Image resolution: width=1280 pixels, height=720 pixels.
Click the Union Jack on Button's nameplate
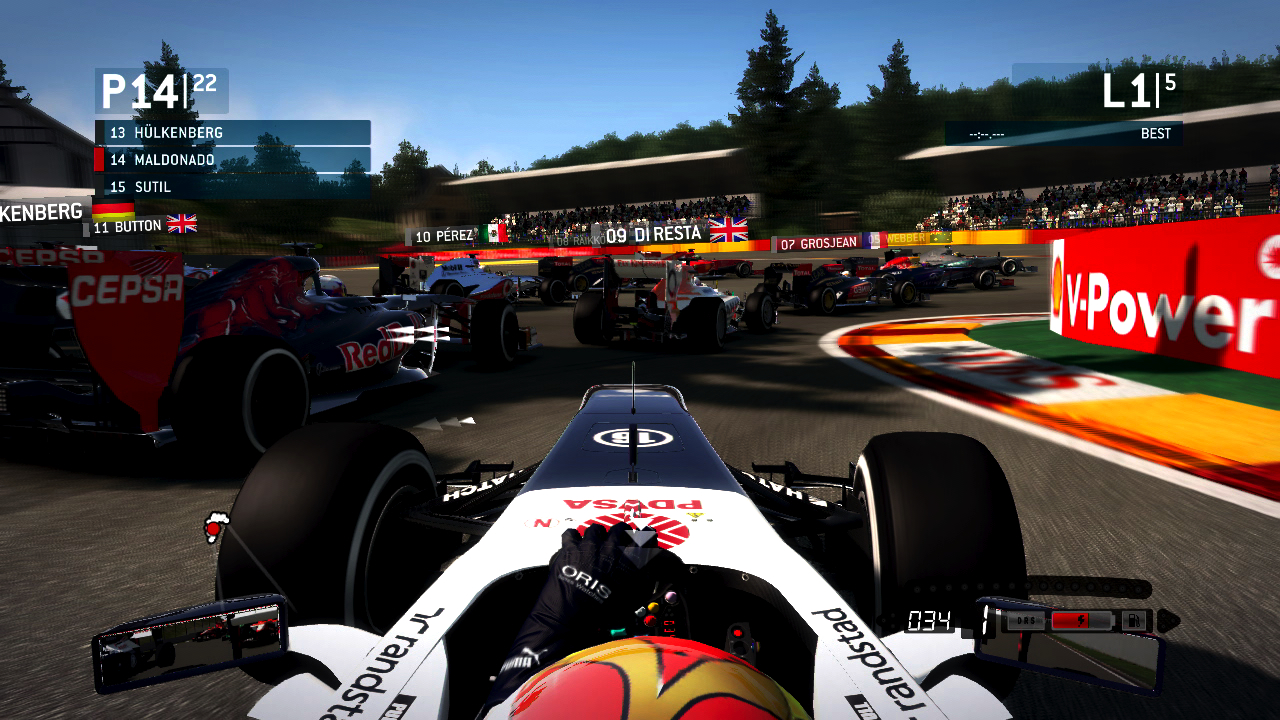point(181,223)
